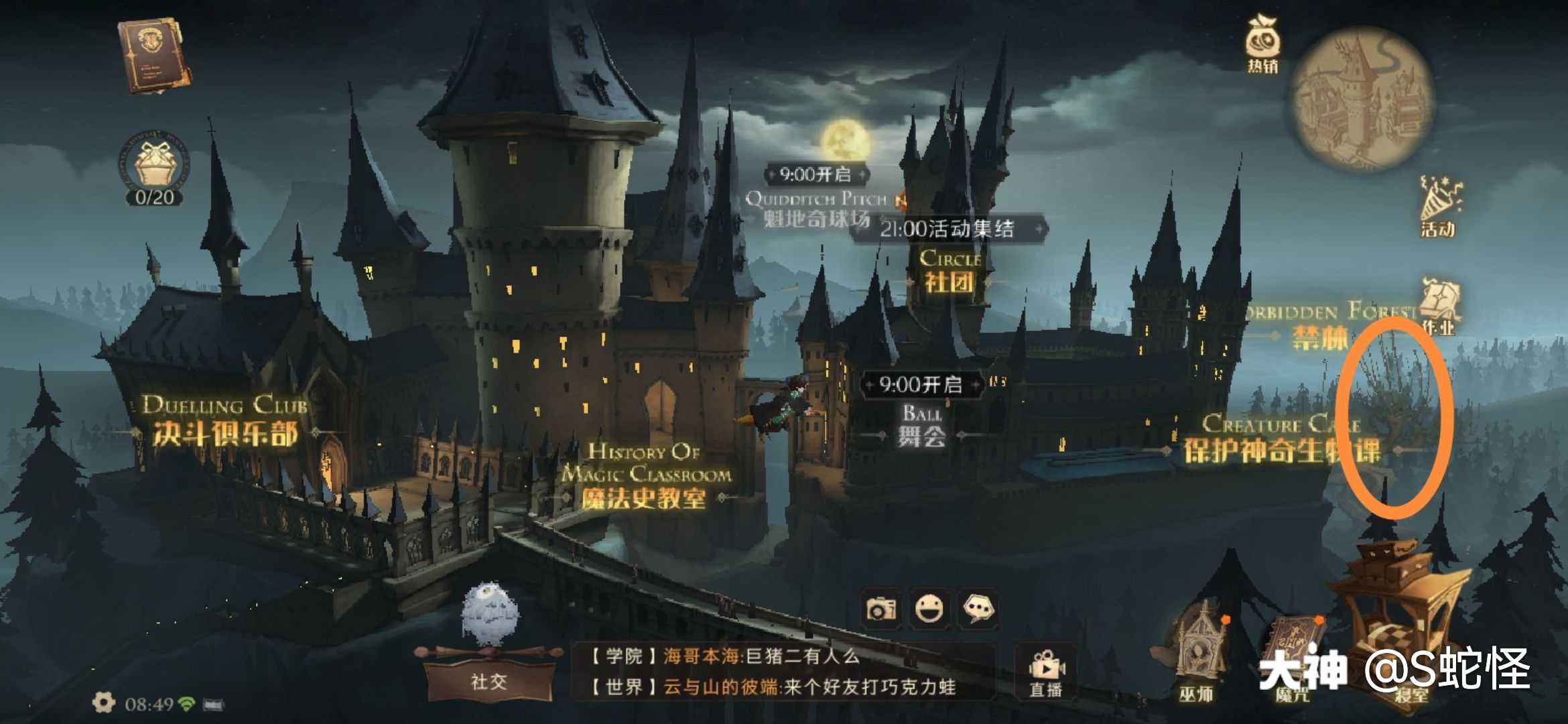
Task: Open the speech bubble chat icon
Action: pos(978,609)
